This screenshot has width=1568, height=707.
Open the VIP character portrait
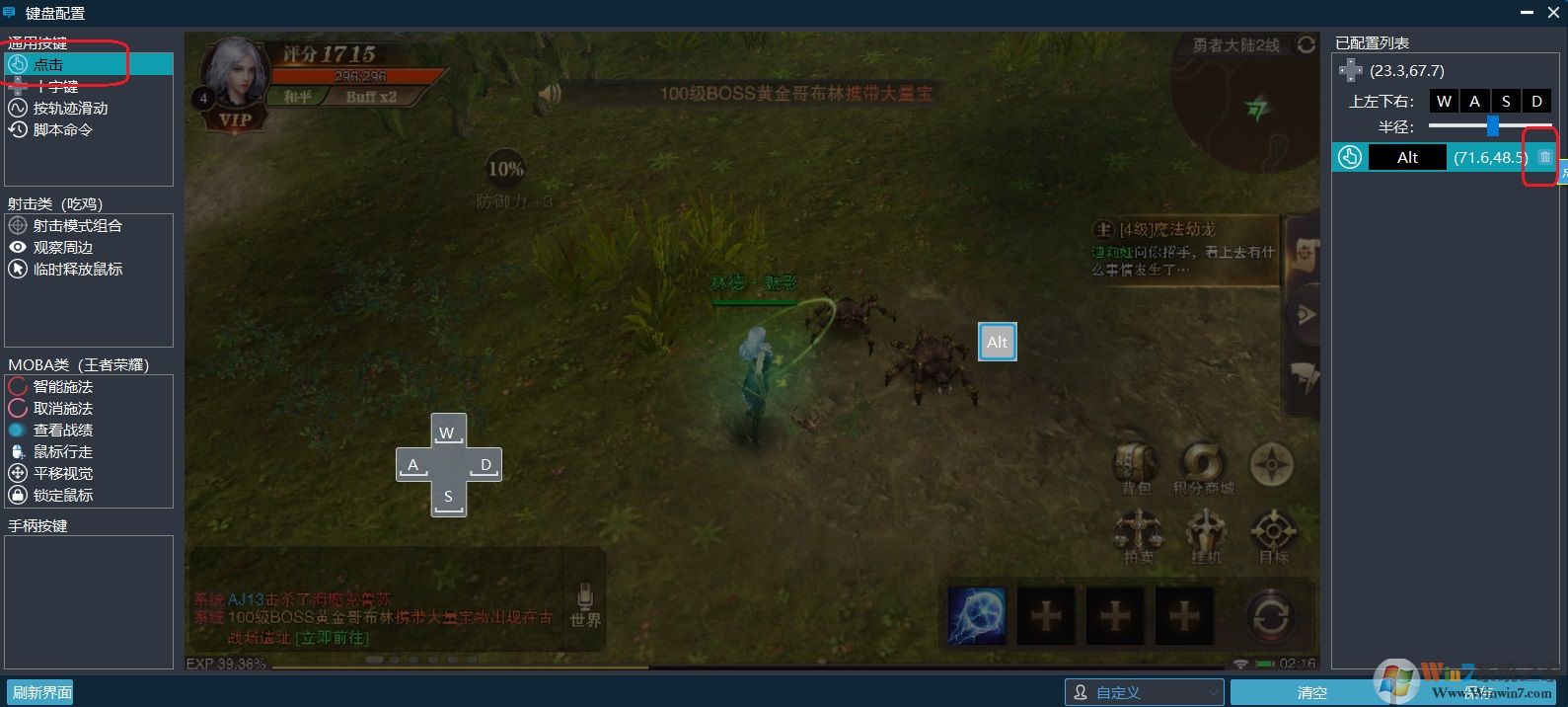point(236,81)
